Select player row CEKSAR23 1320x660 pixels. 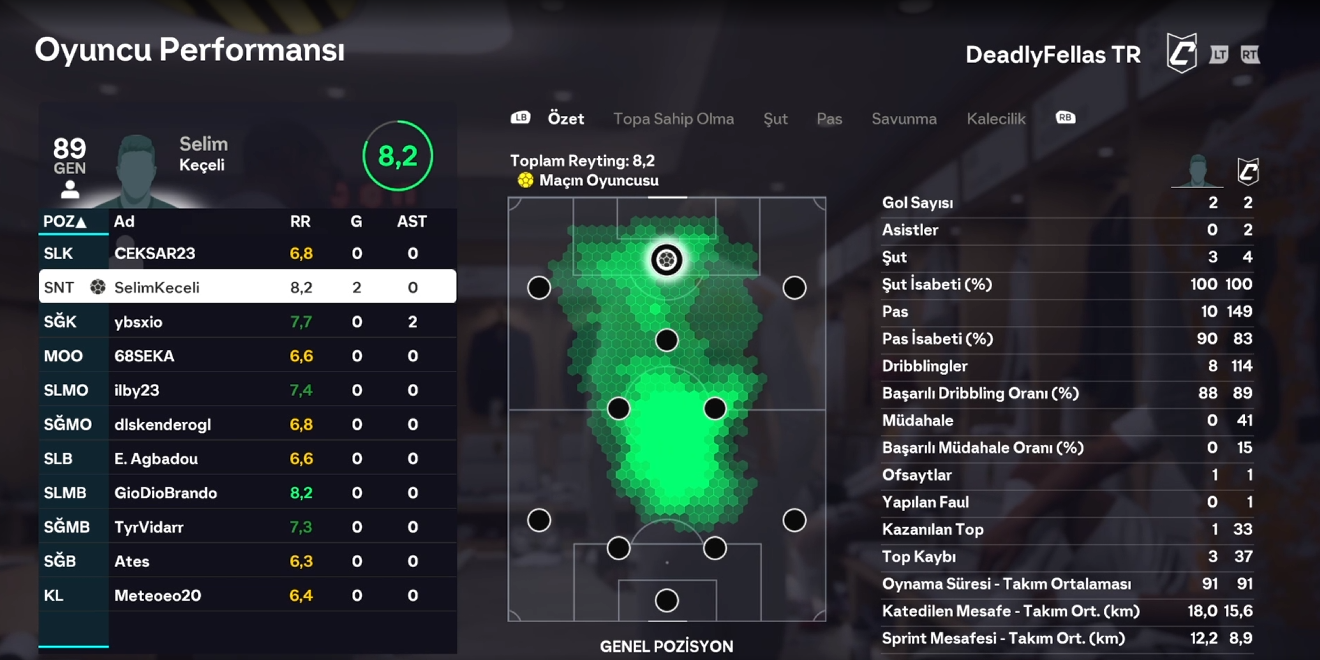(247, 254)
